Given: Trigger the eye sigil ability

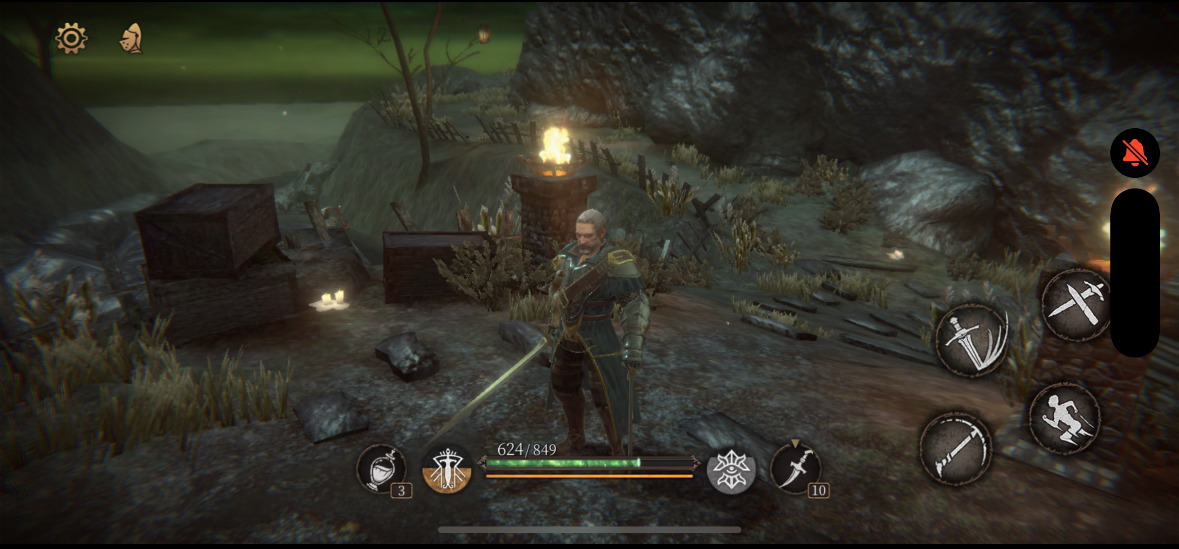Looking at the screenshot, I should click(x=731, y=469).
